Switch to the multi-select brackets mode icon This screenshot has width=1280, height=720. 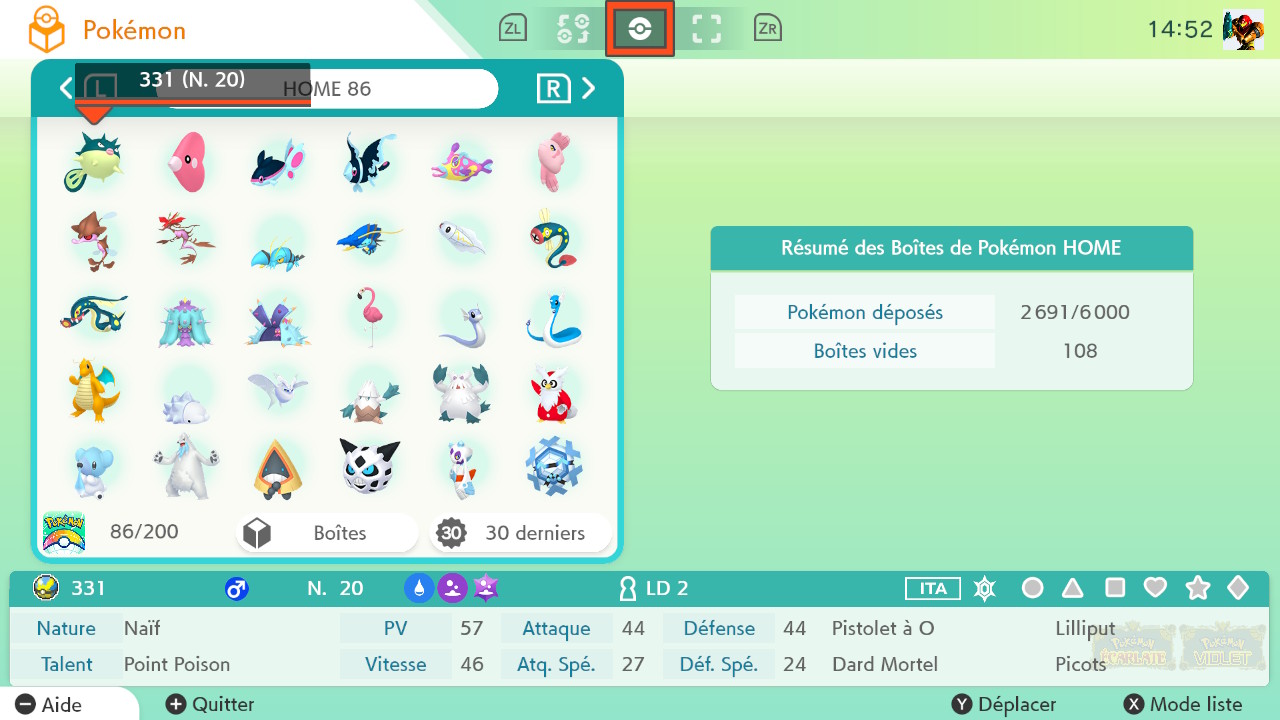(x=707, y=29)
